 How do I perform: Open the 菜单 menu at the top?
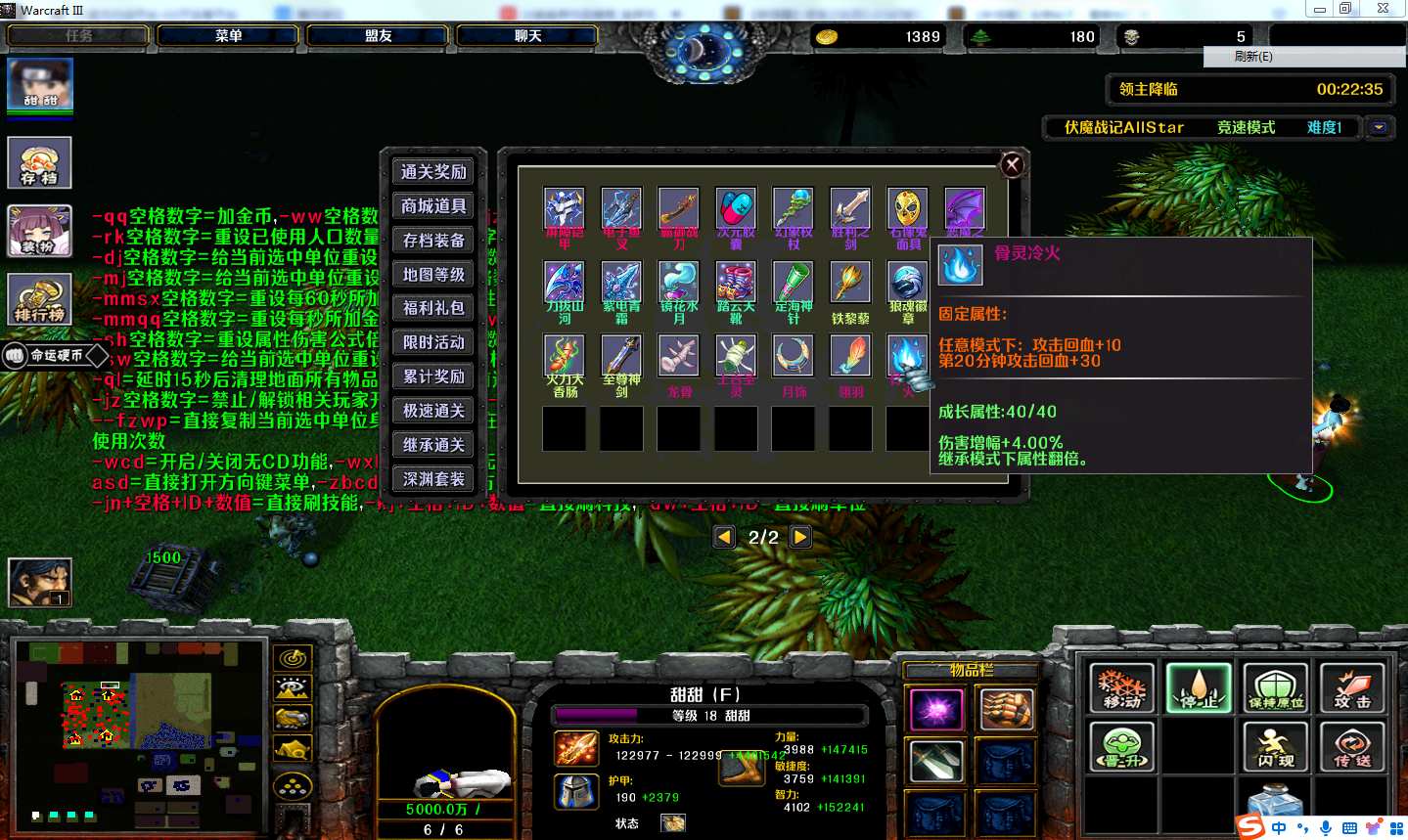pos(228,36)
